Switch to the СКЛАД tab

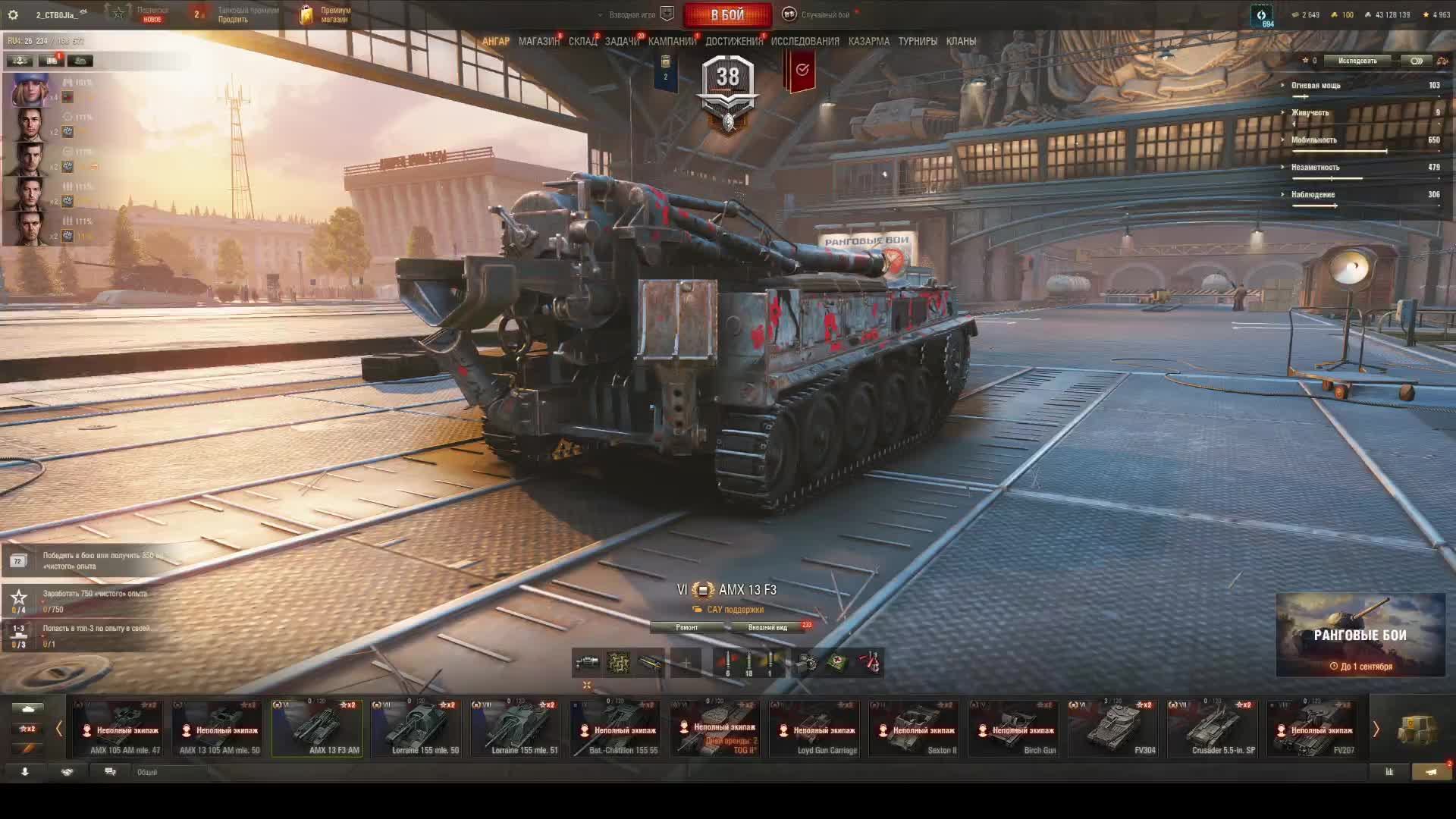coord(582,41)
